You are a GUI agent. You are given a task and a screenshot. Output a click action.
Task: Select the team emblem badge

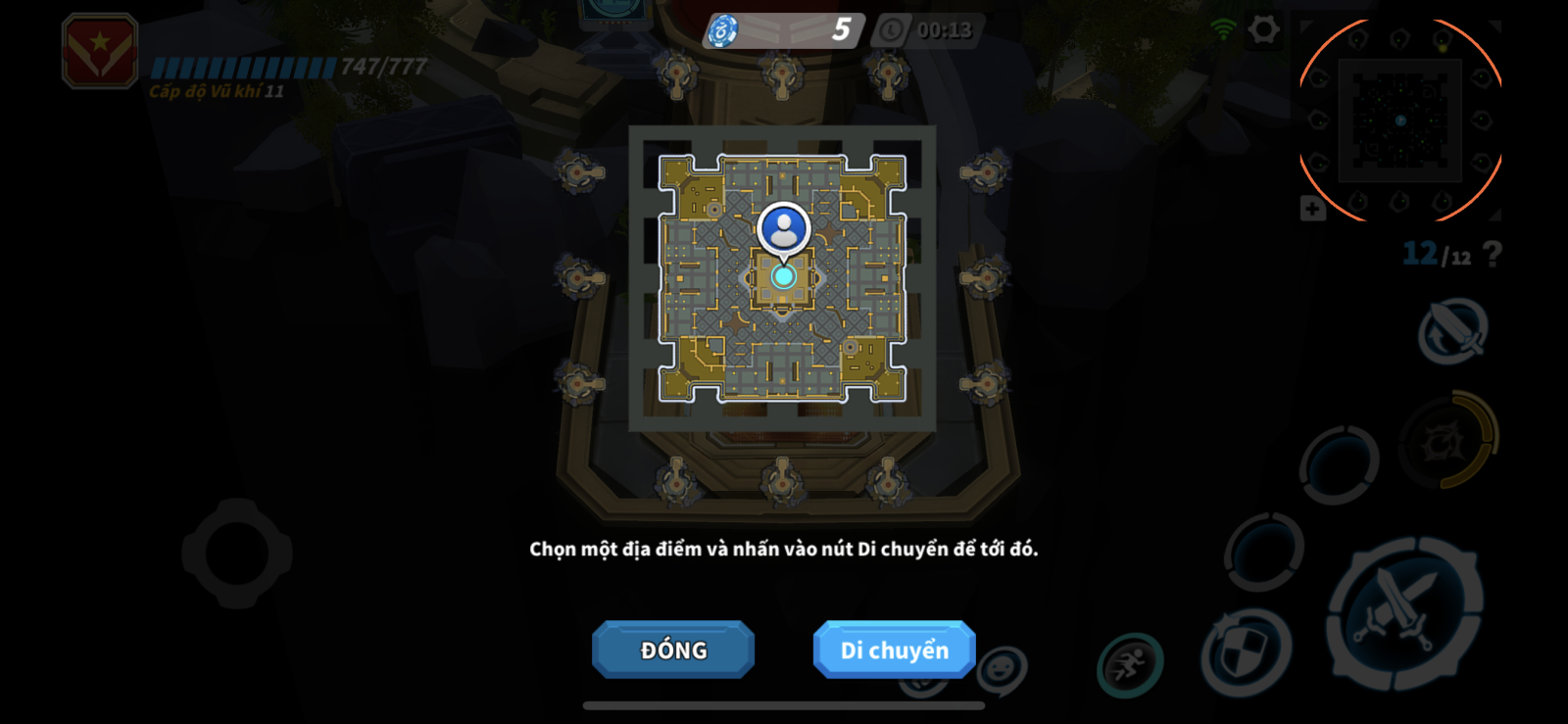(x=100, y=52)
